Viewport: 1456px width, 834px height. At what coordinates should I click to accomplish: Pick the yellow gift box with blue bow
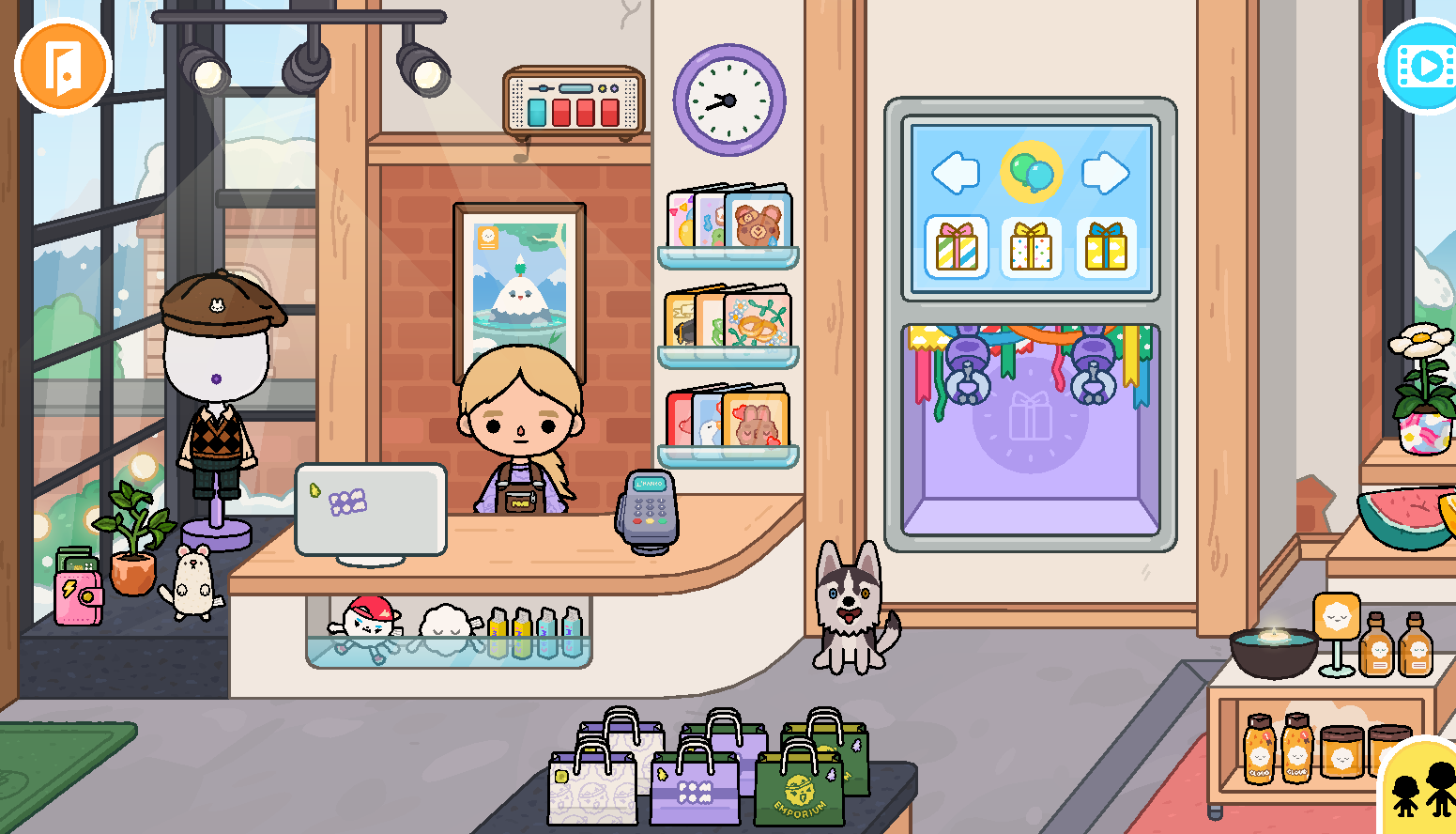1106,247
